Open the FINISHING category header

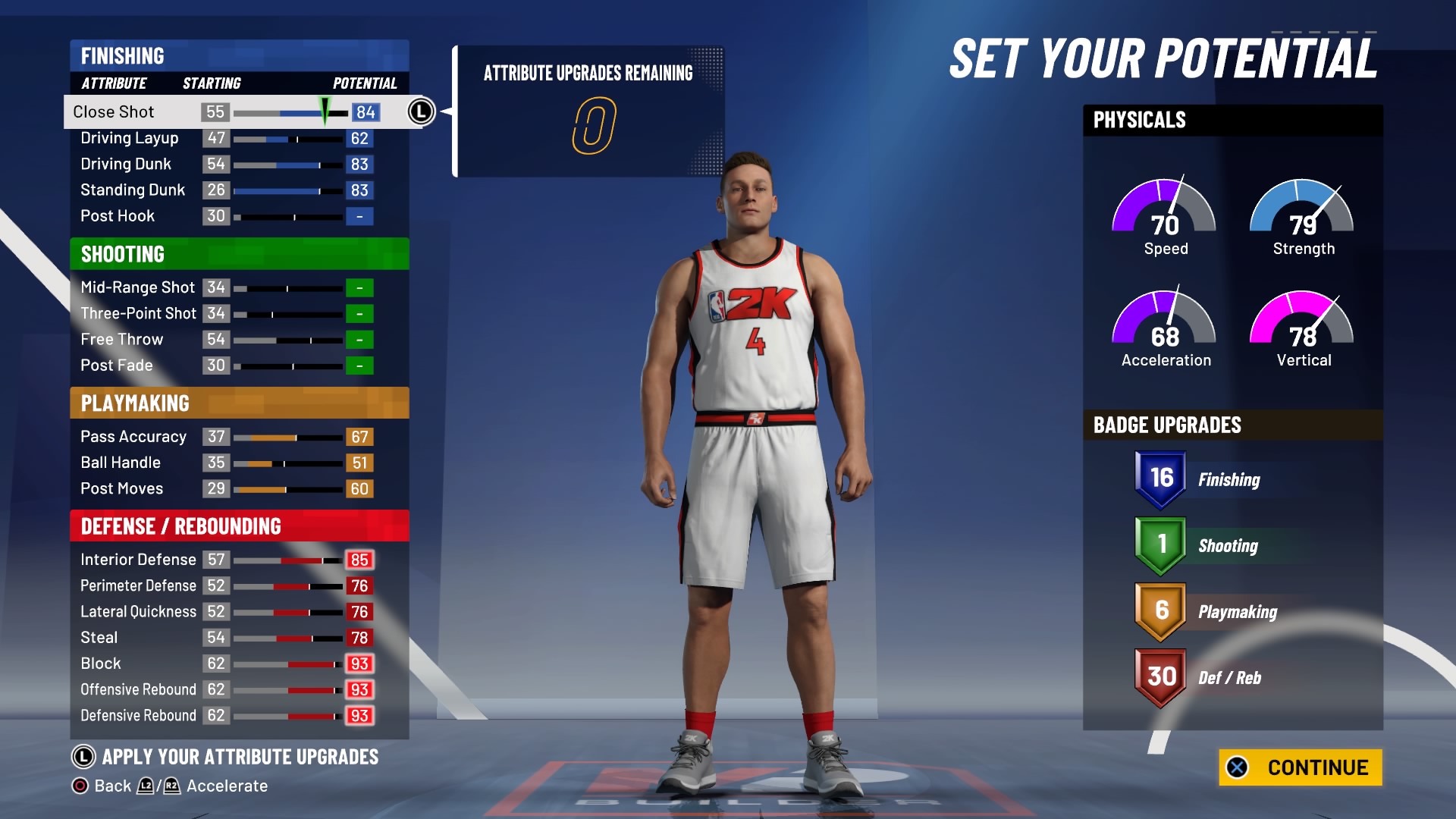pos(121,56)
